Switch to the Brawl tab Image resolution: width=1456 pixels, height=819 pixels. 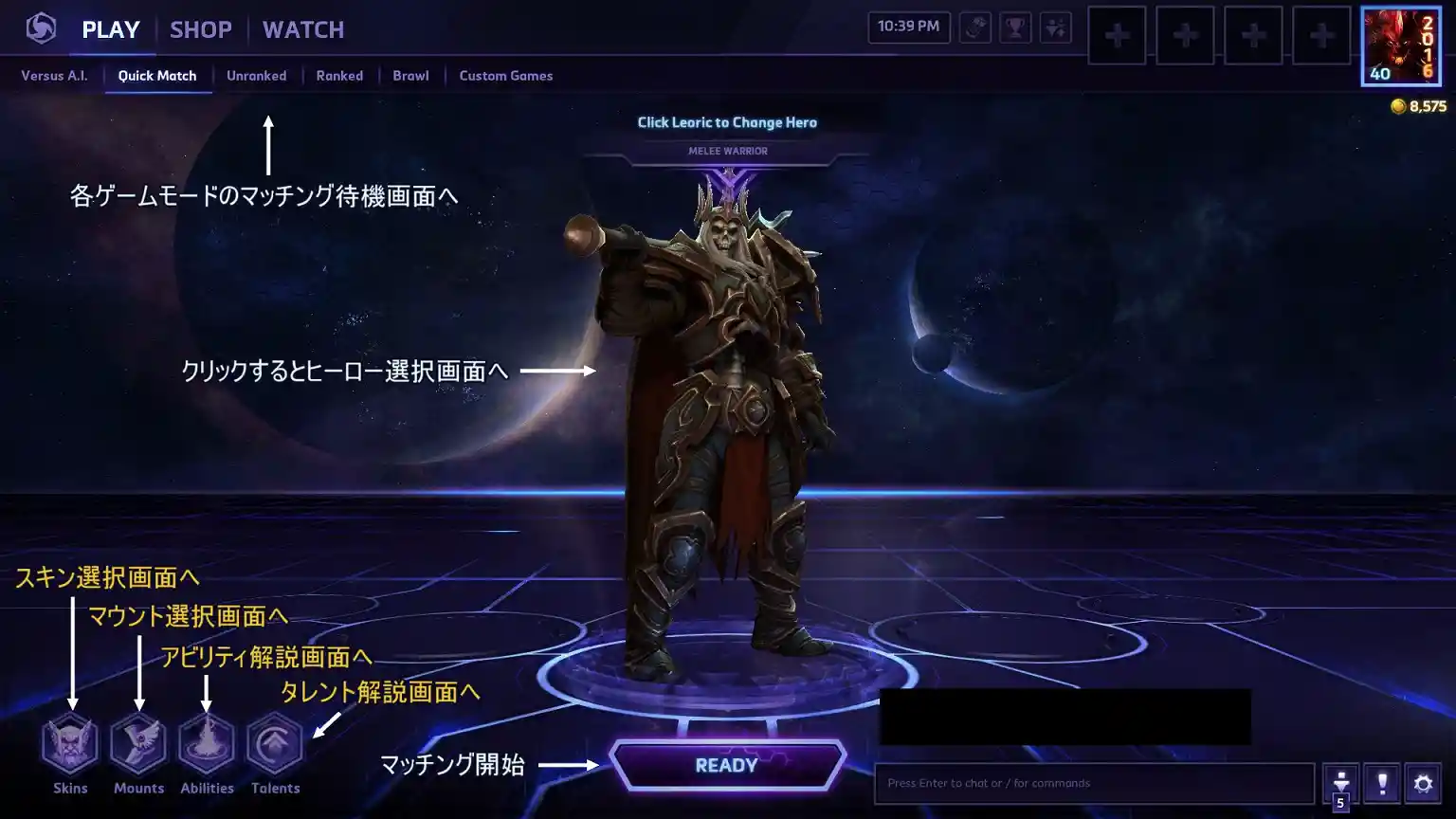coord(410,76)
